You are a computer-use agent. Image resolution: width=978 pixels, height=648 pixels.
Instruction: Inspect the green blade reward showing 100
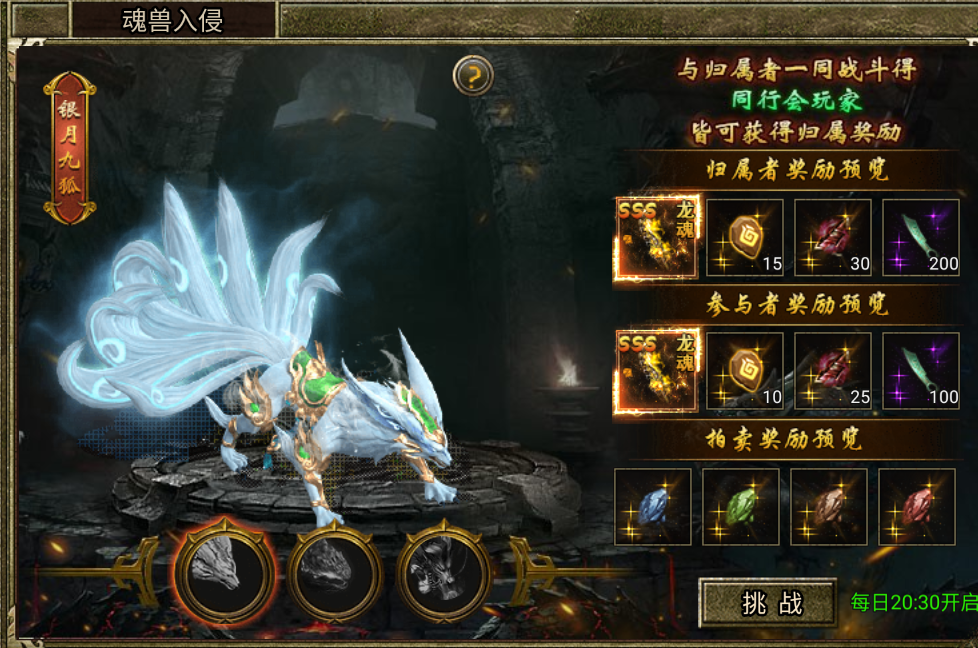pos(921,371)
